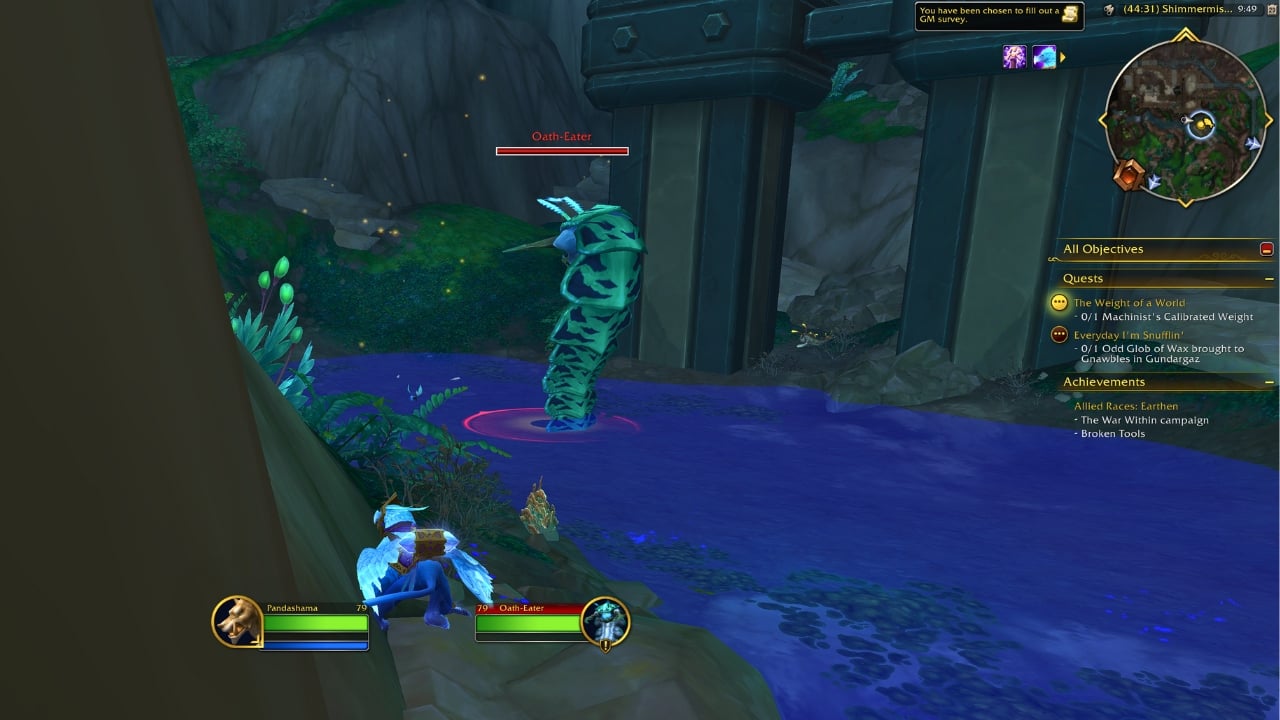The width and height of the screenshot is (1280, 720).
Task: Click the orange dungeon entrance icon on the minimap
Action: [x=1129, y=174]
